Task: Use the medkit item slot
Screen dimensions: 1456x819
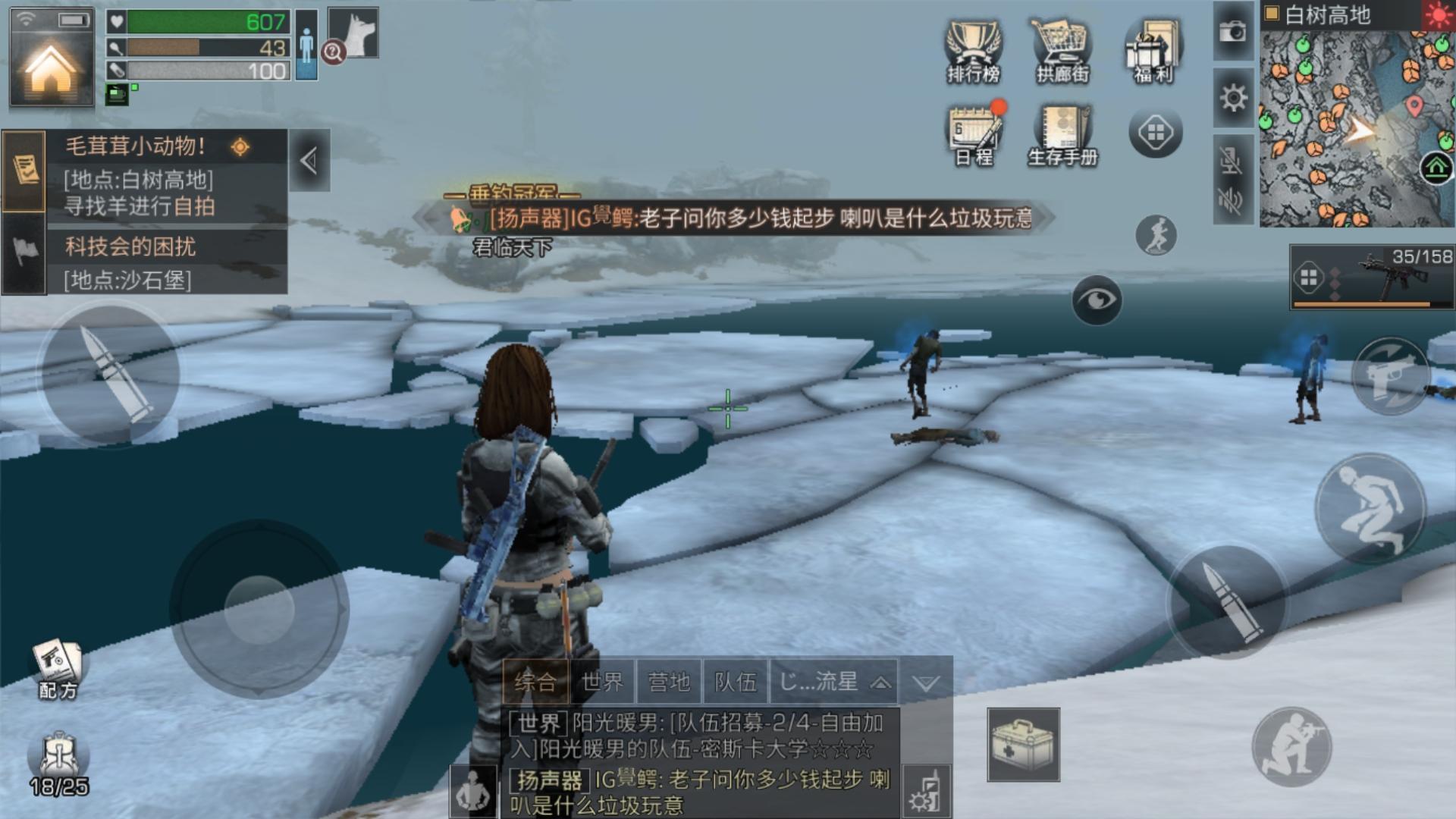Action: point(1023,744)
